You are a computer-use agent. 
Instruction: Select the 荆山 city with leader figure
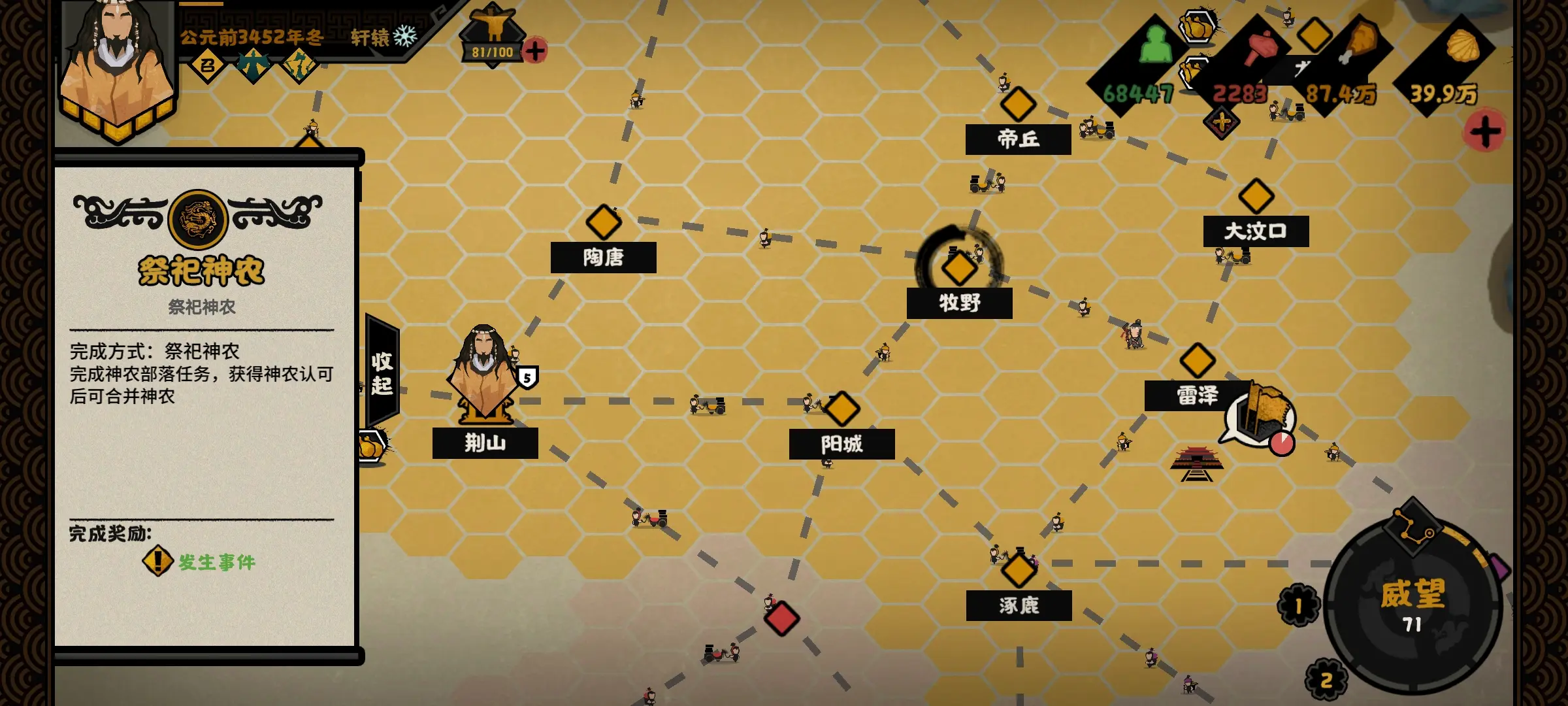coord(485,378)
